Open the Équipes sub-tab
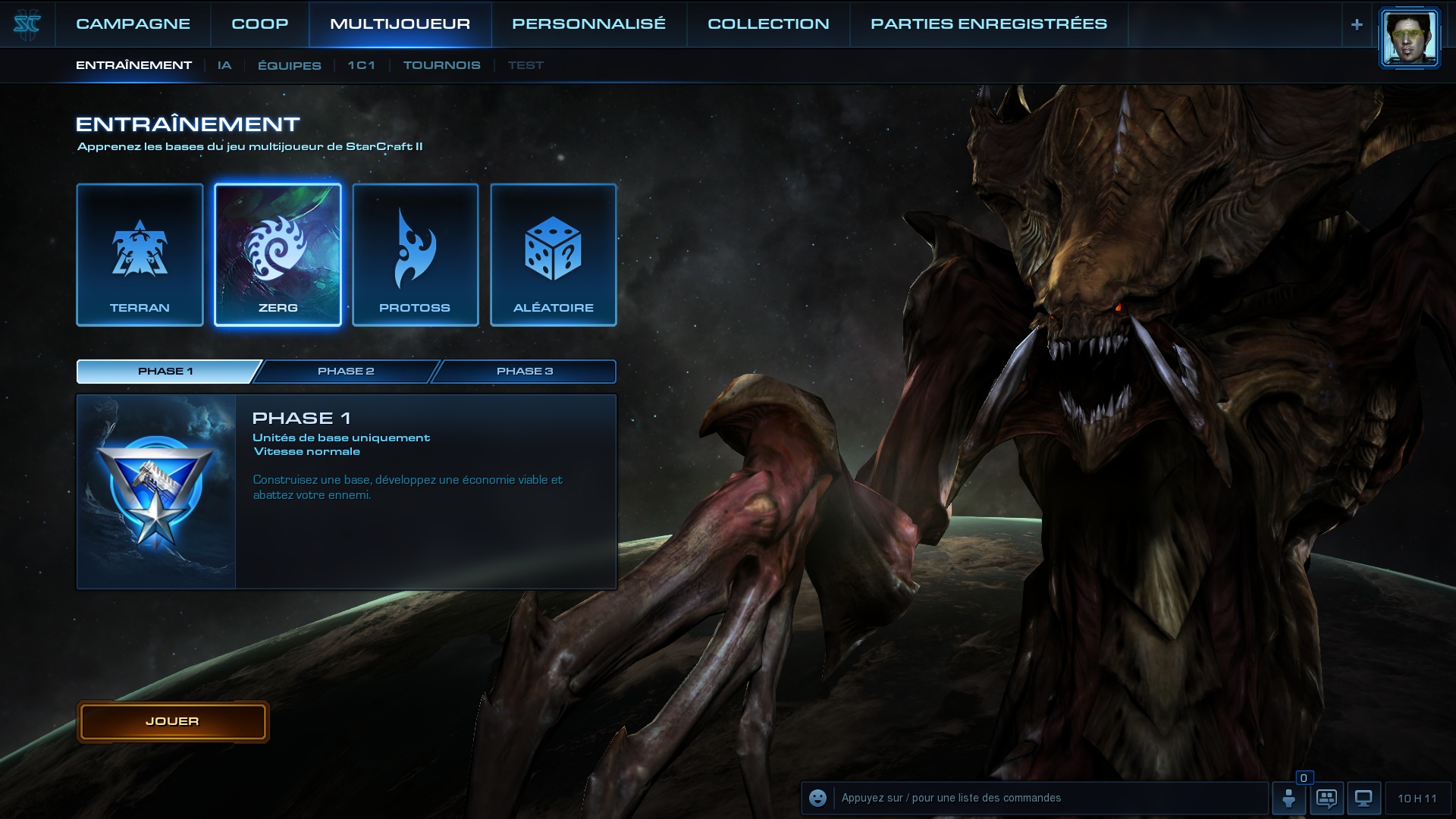The width and height of the screenshot is (1456, 819). pos(289,65)
